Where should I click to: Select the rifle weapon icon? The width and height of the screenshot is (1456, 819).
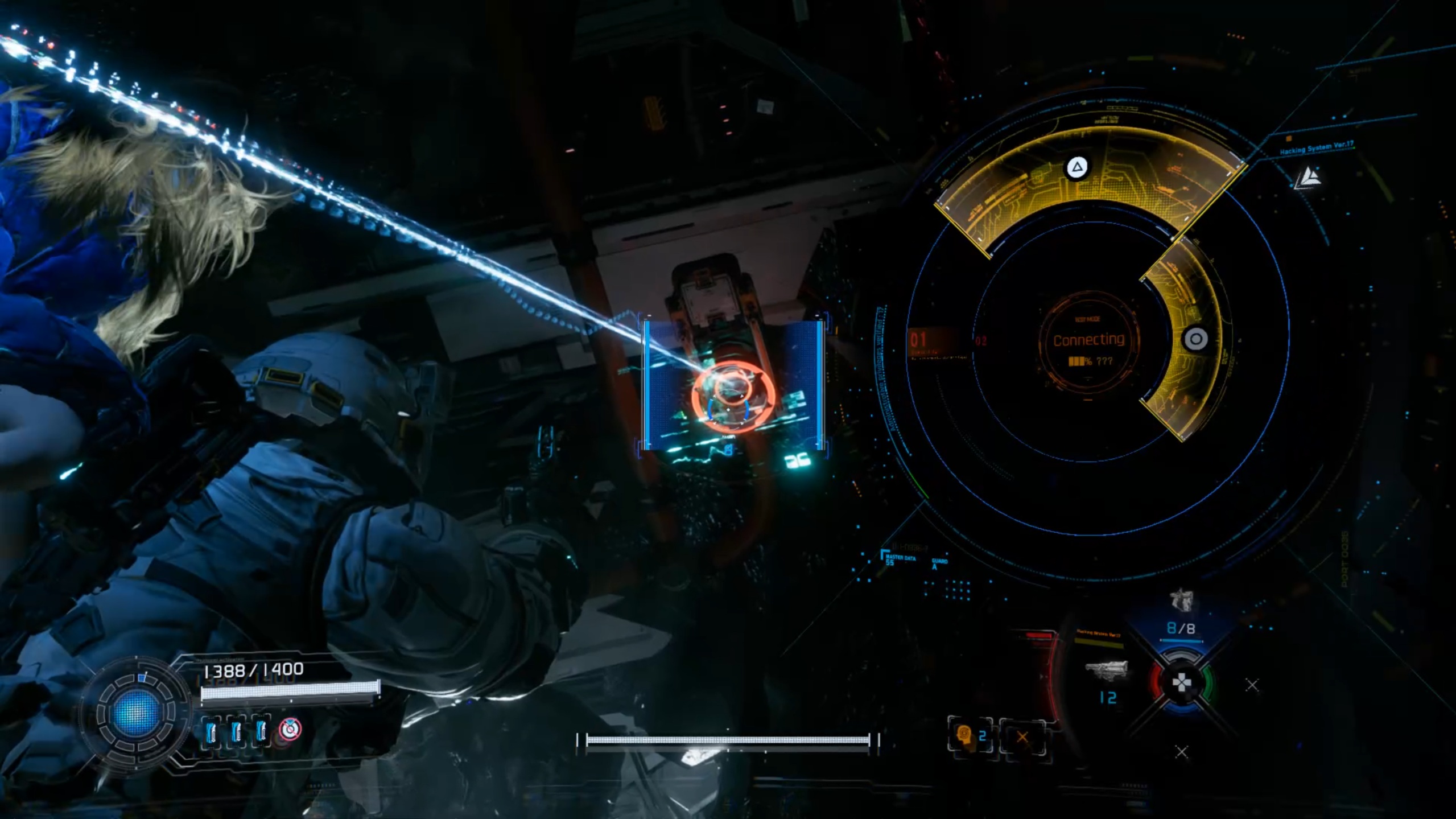[1106, 670]
